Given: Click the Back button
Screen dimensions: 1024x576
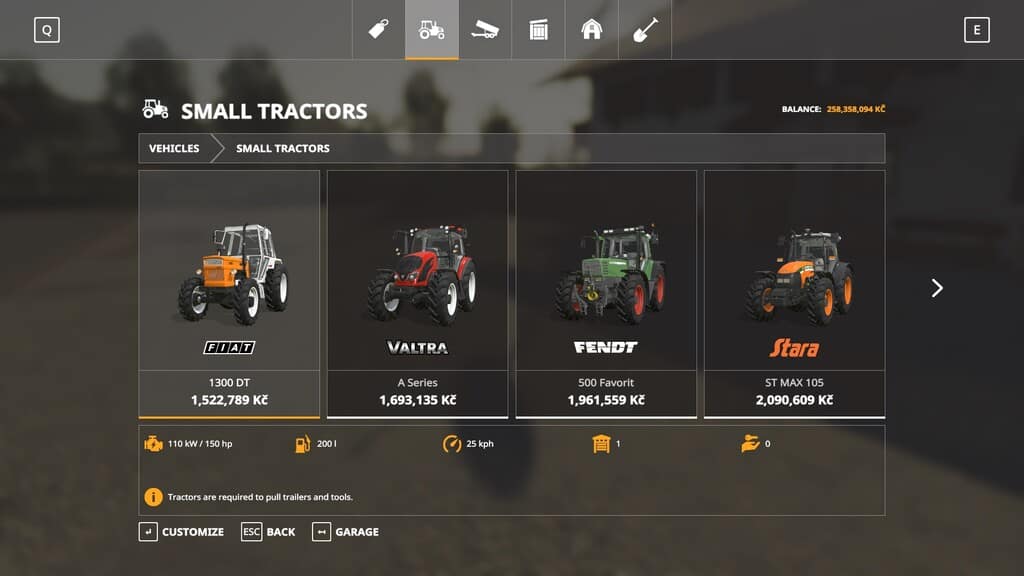Looking at the screenshot, I should tap(269, 532).
